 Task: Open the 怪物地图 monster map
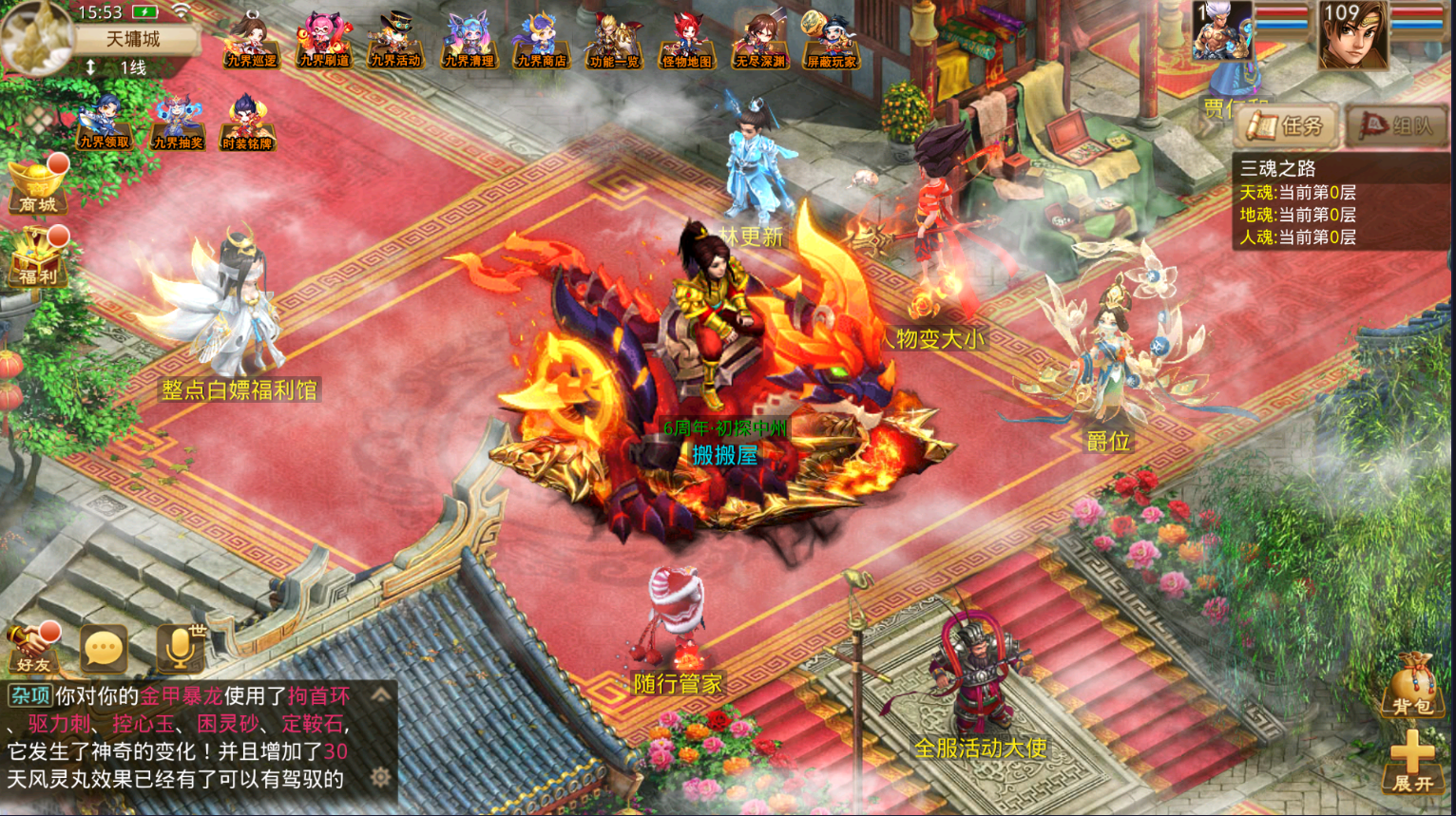click(x=686, y=40)
